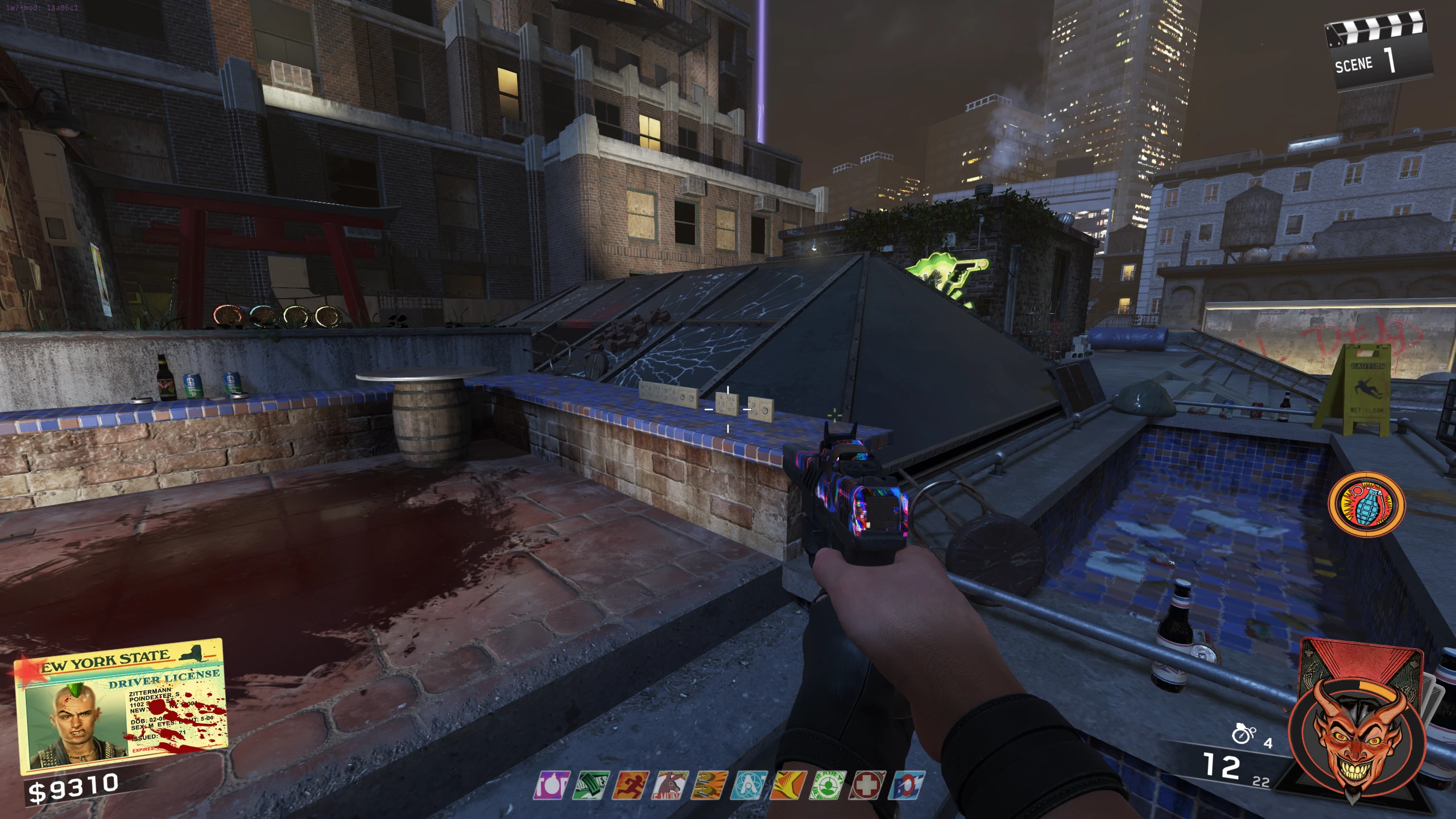This screenshot has height=819, width=1456.
Task: Select the Up 'N Atoms blue atom perk
Action: click(750, 785)
